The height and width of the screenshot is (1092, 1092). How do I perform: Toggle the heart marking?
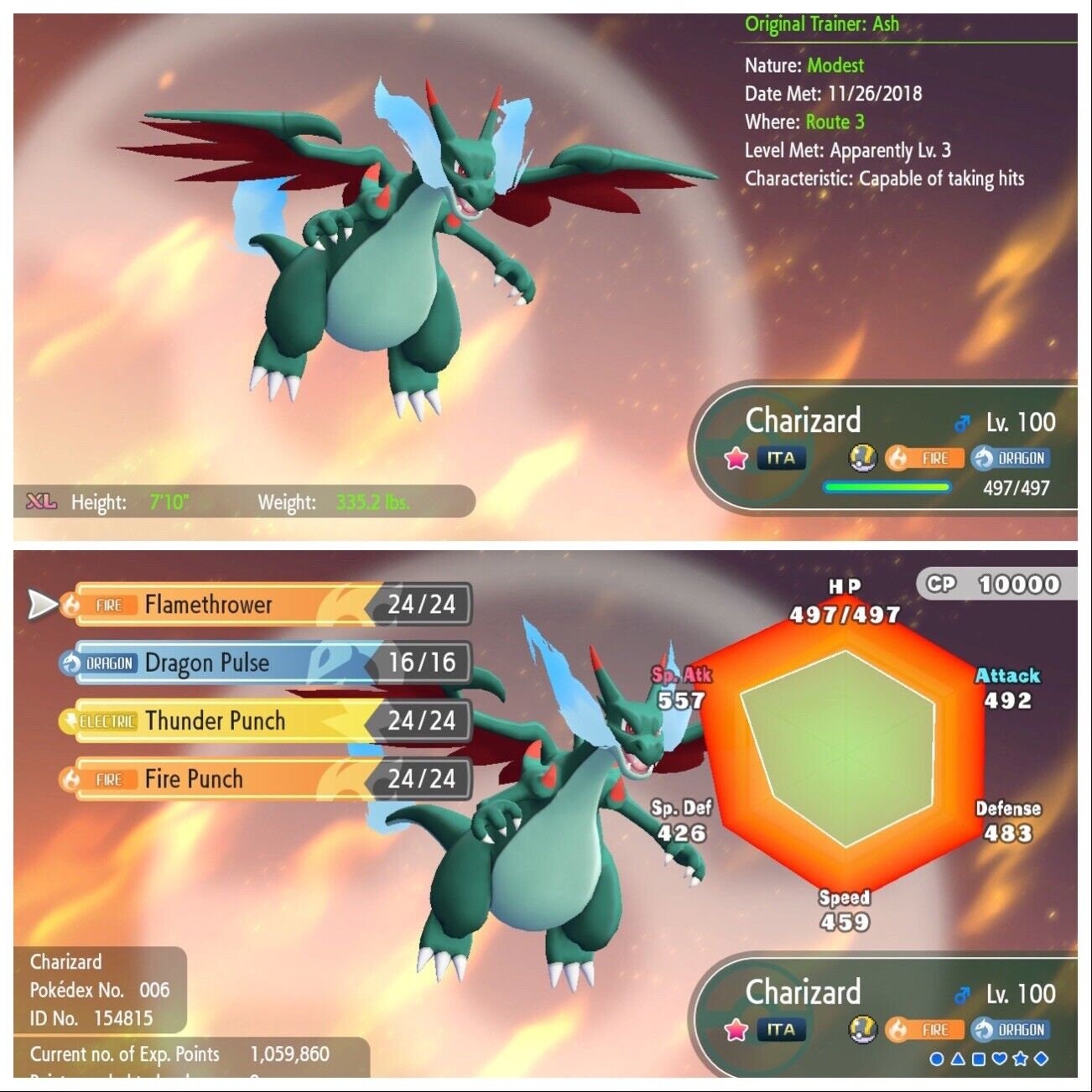click(x=999, y=1058)
